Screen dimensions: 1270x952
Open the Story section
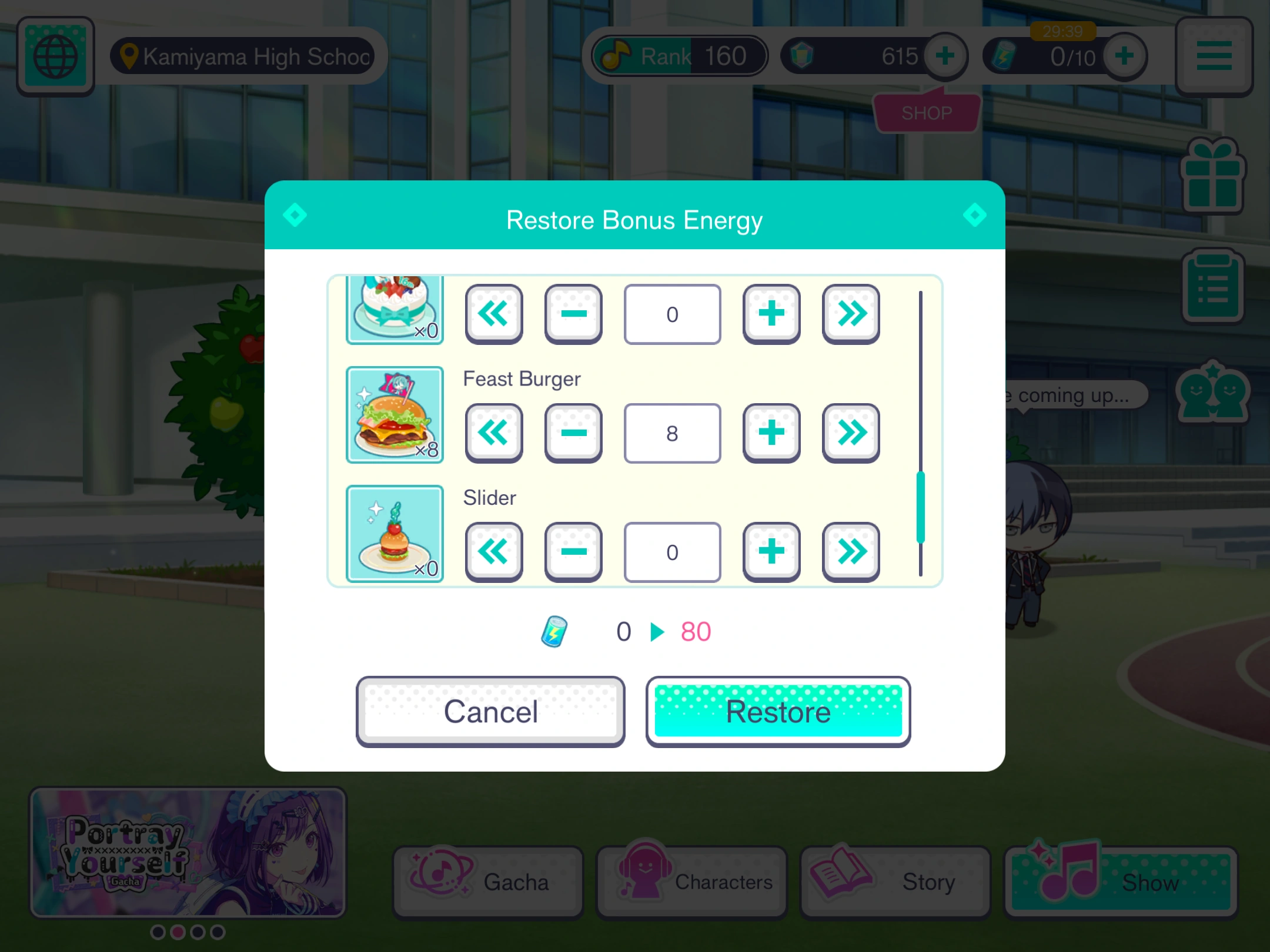(895, 881)
